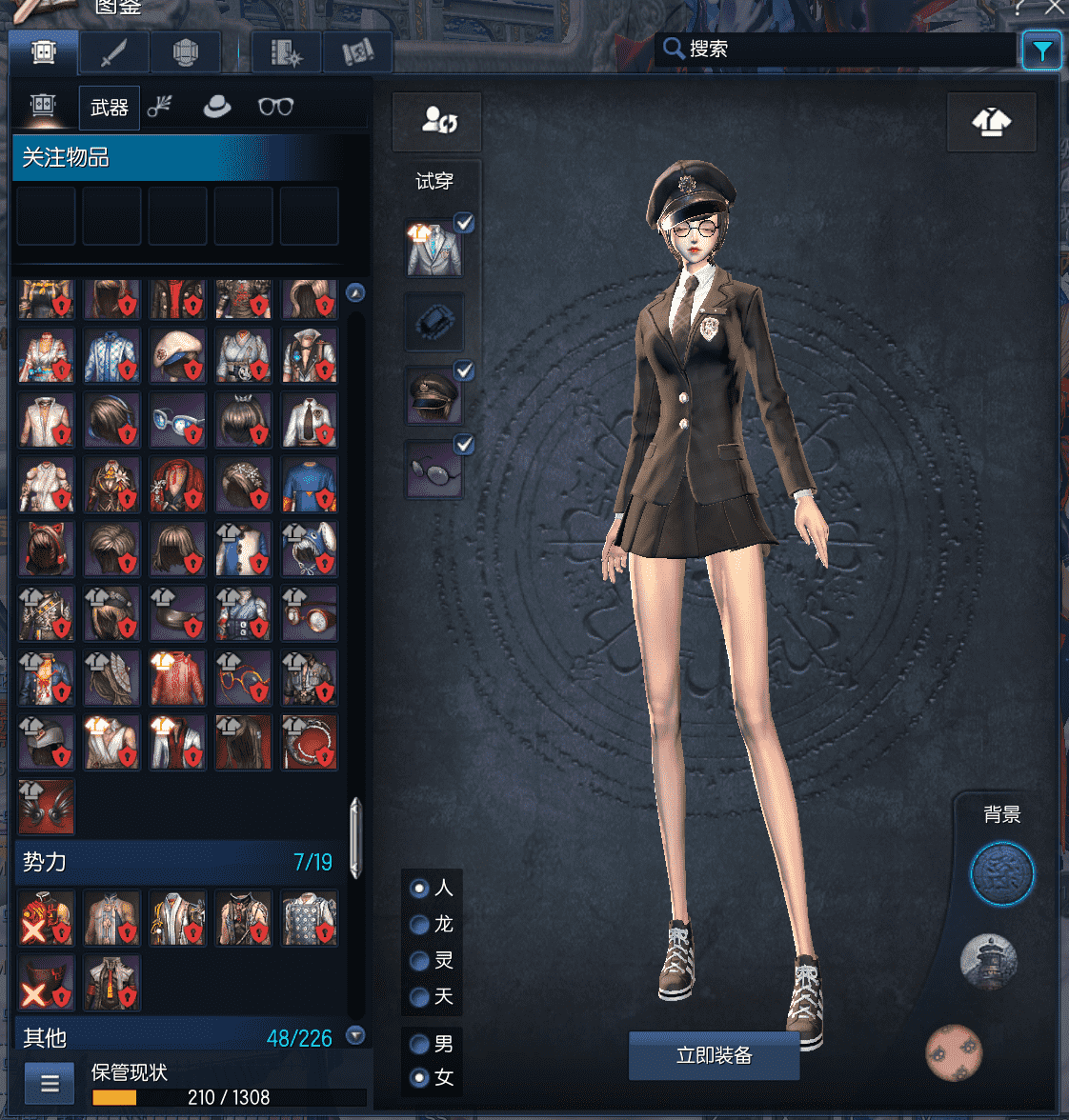The image size is (1069, 1120).
Task: Uncheck the try-on suit outfit slot
Action: click(464, 223)
